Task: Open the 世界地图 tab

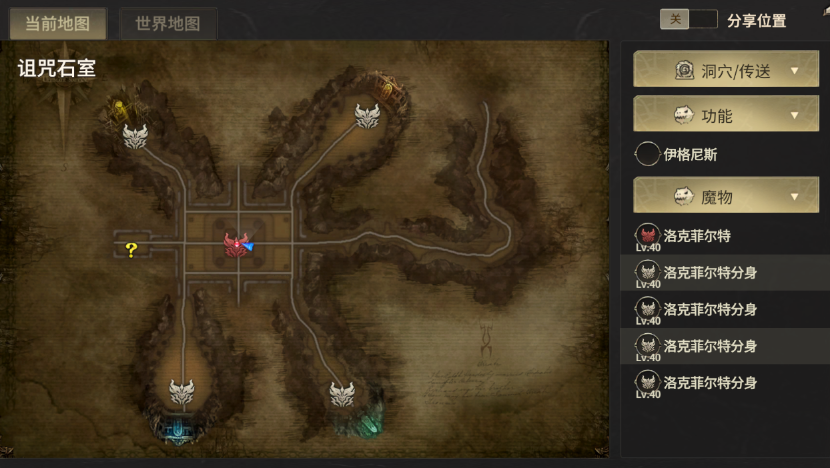Action: point(168,22)
